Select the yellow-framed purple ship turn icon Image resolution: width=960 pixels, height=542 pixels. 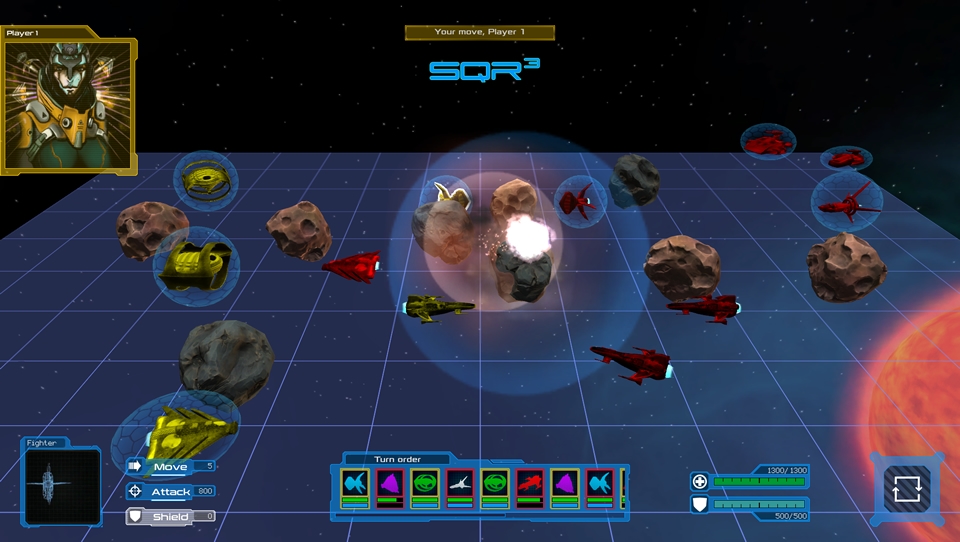(x=565, y=486)
